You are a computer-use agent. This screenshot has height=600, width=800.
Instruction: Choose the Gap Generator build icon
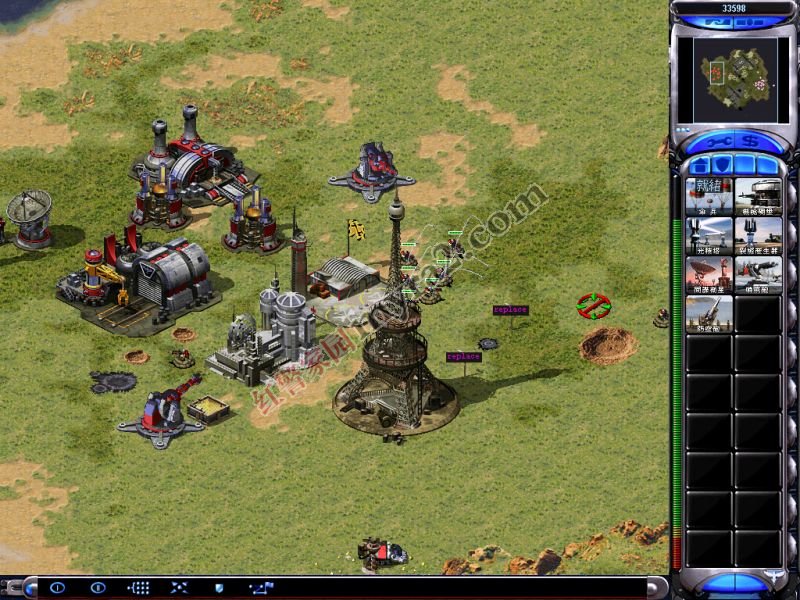pyautogui.click(x=758, y=236)
